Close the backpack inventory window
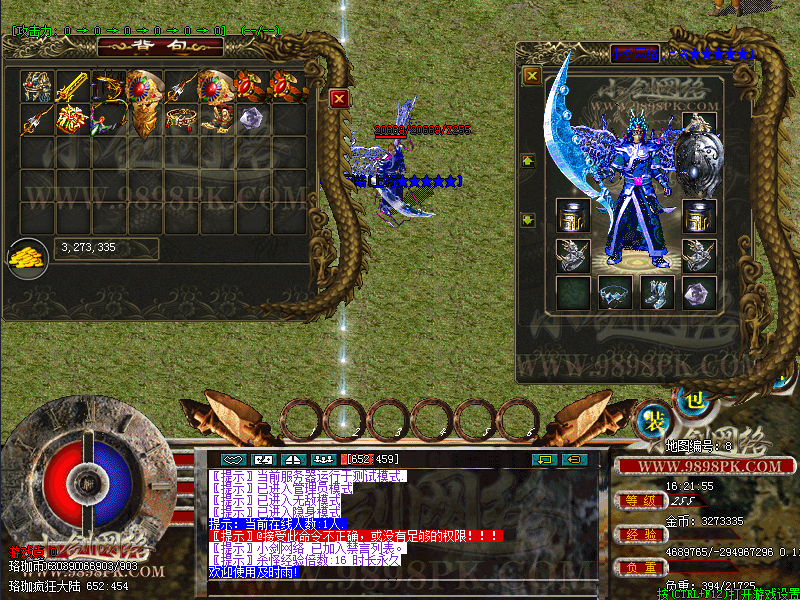Viewport: 800px width, 600px height. [339, 98]
